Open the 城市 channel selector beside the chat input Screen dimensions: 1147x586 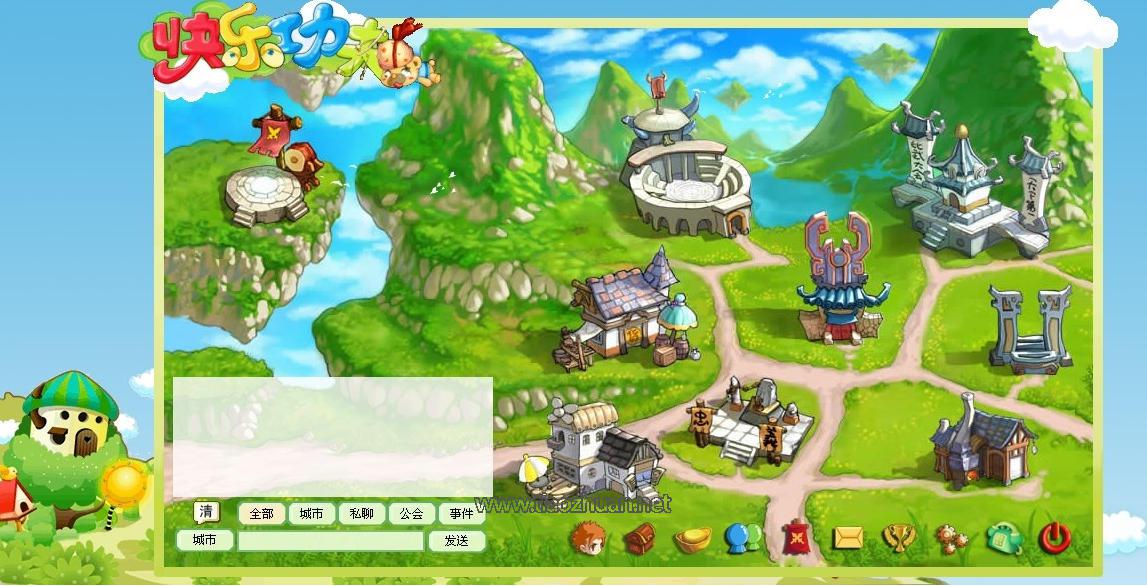coord(204,540)
